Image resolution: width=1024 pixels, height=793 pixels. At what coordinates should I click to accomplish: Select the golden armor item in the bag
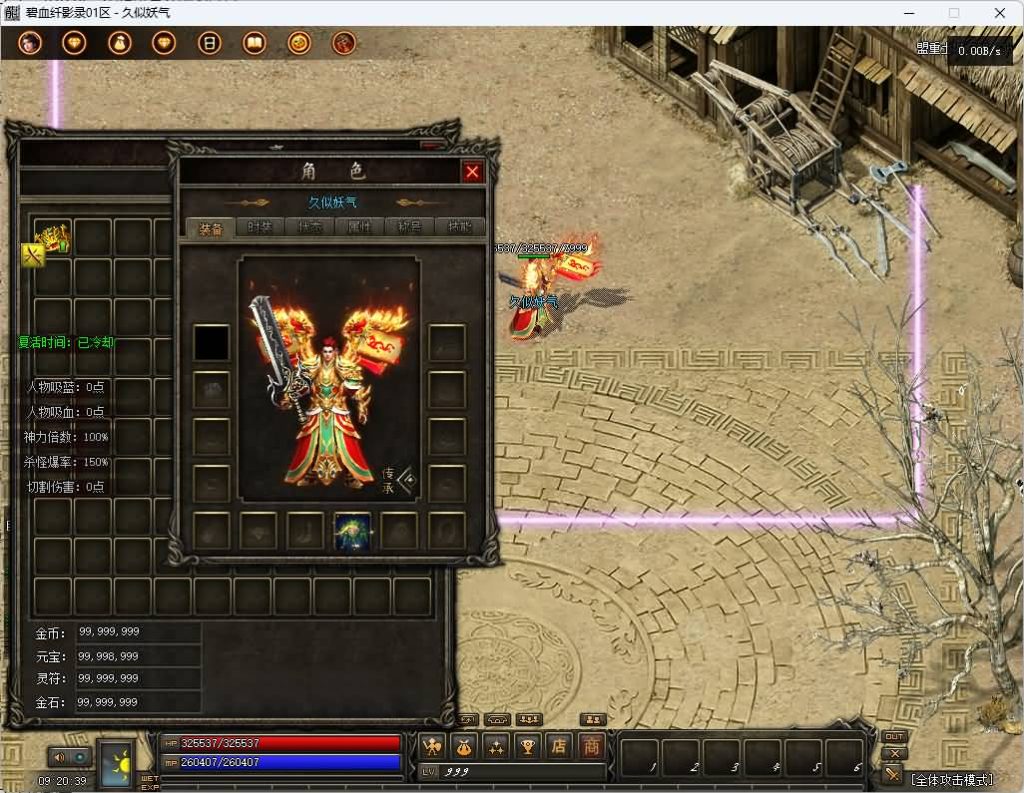[52, 238]
